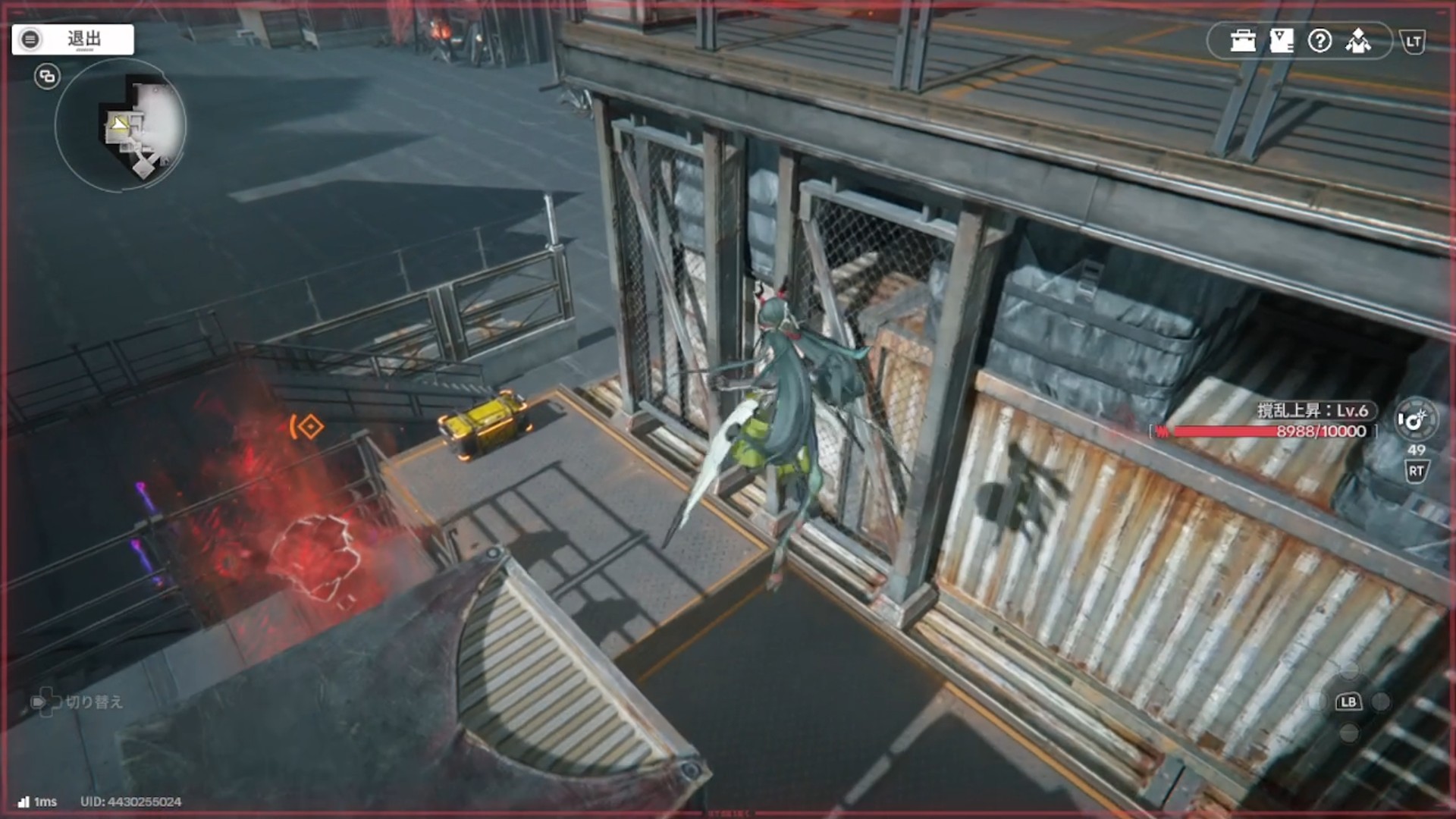The height and width of the screenshot is (819, 1456).
Task: Open the notebook journal icon
Action: pyautogui.click(x=1281, y=41)
